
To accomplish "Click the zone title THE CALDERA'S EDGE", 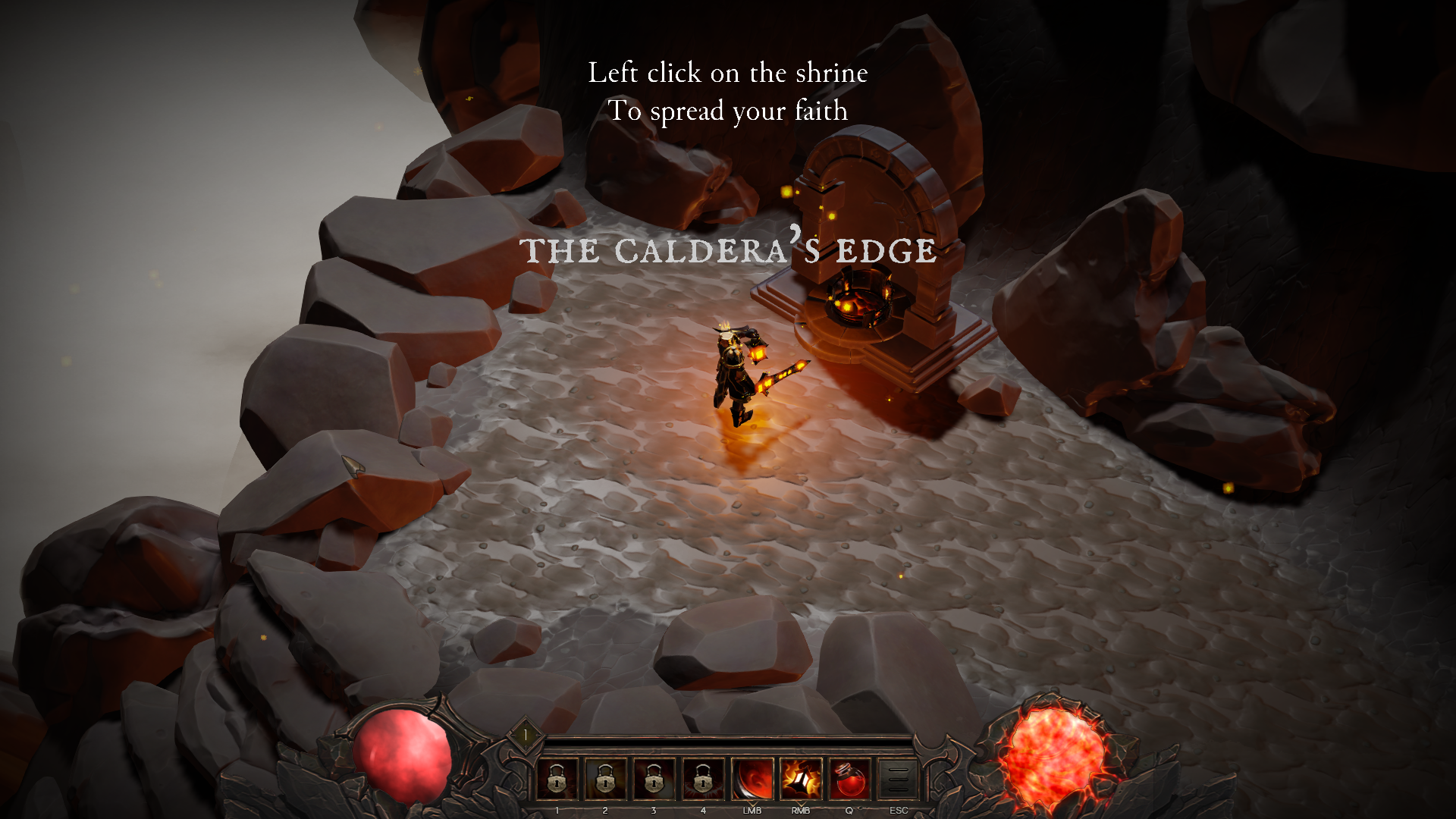I will click(730, 250).
